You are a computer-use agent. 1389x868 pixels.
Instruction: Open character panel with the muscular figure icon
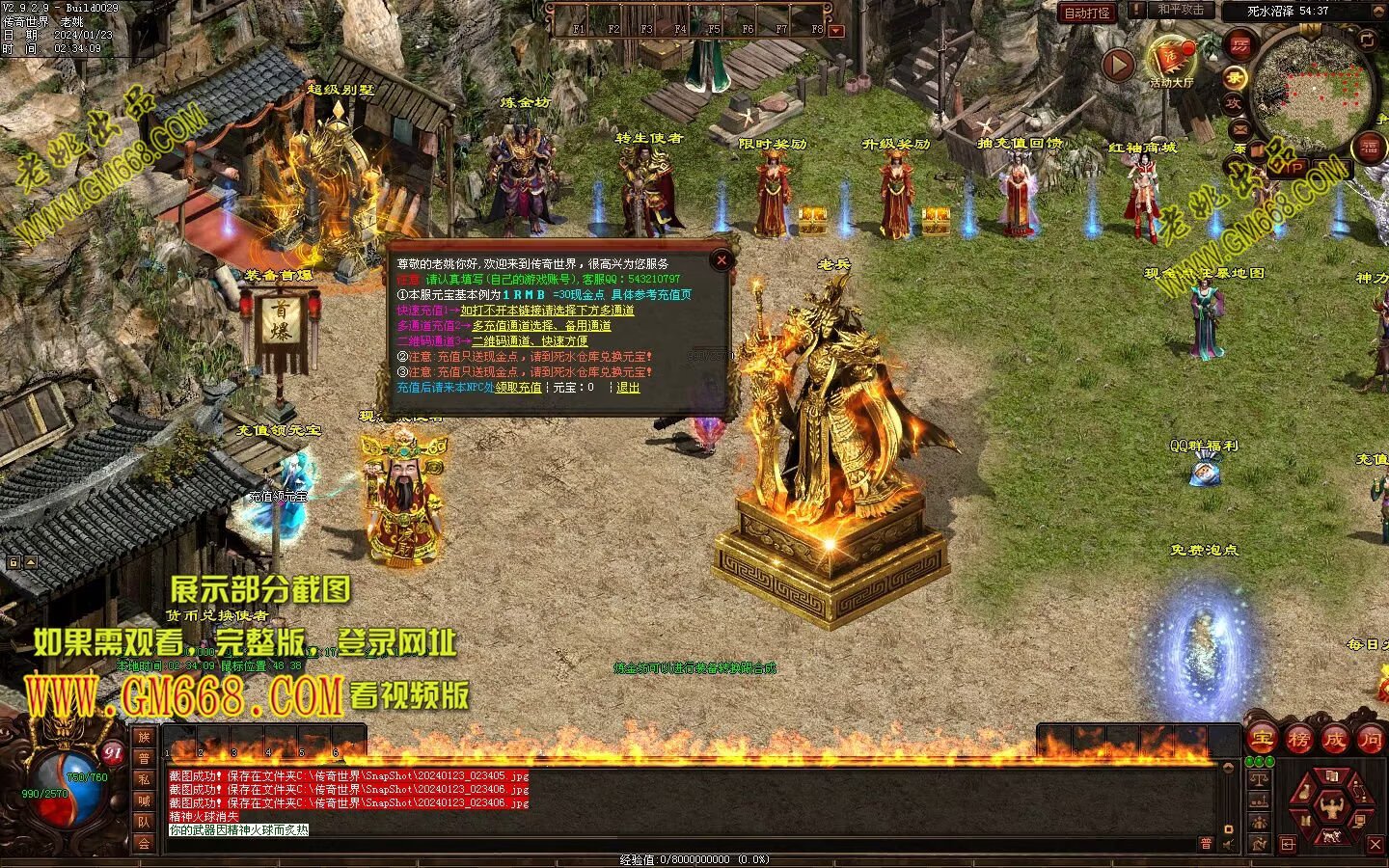coord(1331,808)
